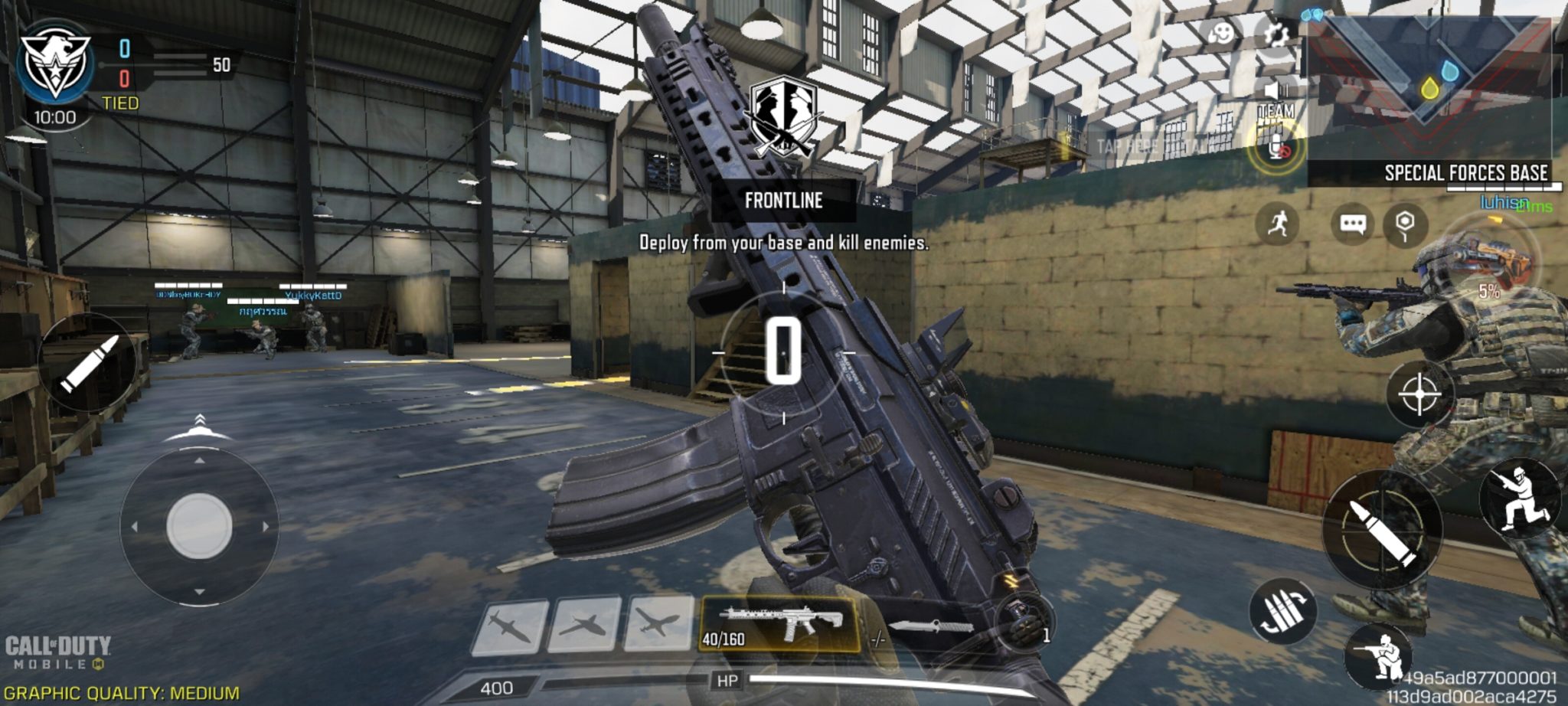Open the settings gear icon
Image resolution: width=1568 pixels, height=706 pixels.
(1276, 34)
